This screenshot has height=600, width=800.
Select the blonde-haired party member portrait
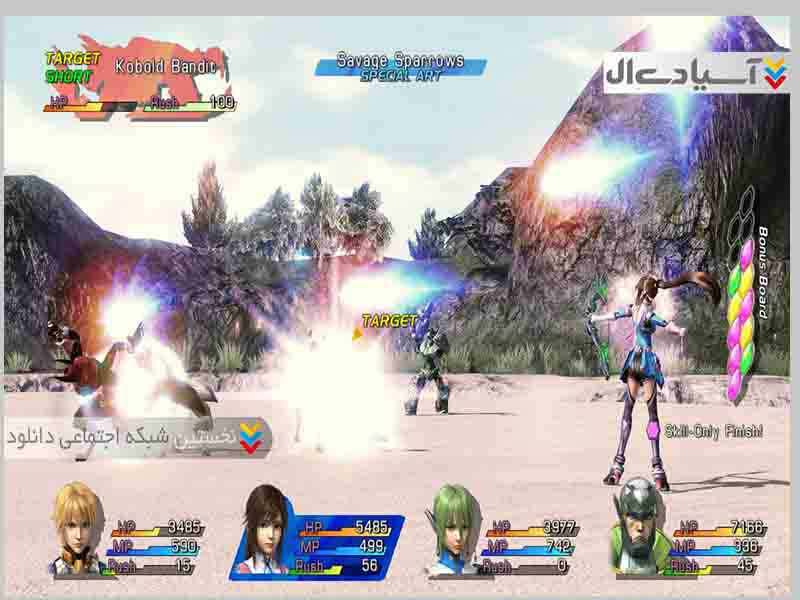[x=78, y=528]
